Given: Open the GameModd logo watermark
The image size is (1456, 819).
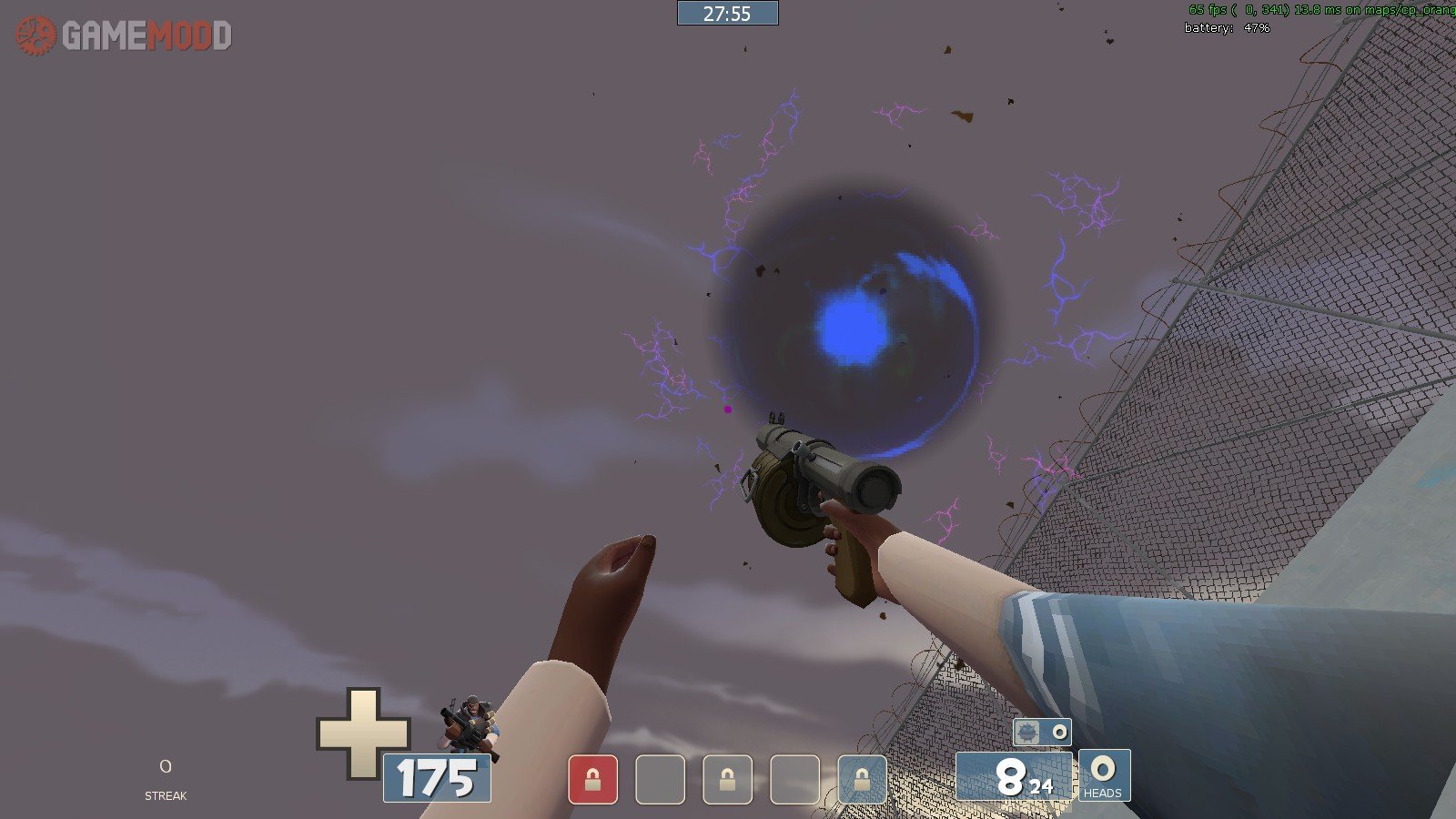Looking at the screenshot, I should click(x=124, y=35).
